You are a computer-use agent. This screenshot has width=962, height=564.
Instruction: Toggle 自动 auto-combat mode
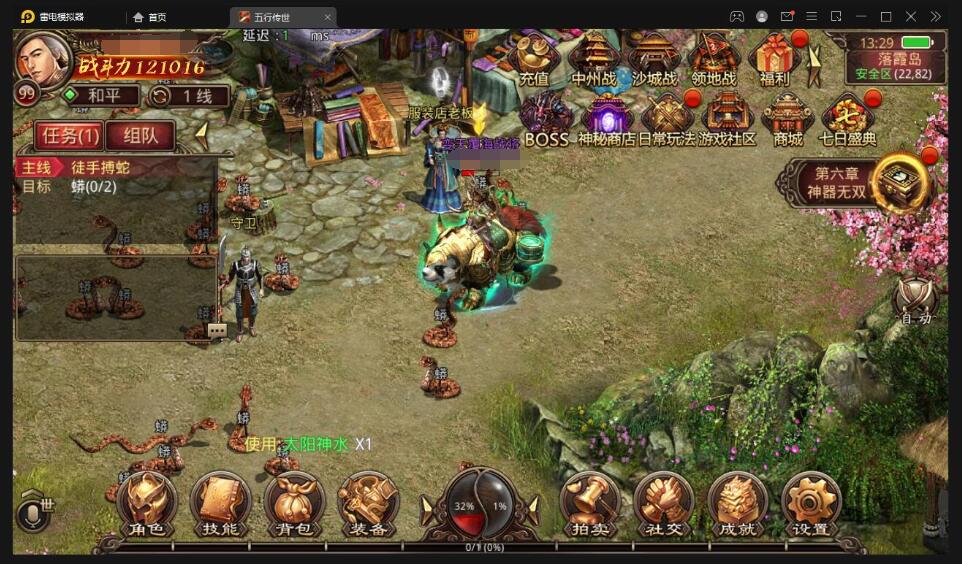click(x=915, y=300)
